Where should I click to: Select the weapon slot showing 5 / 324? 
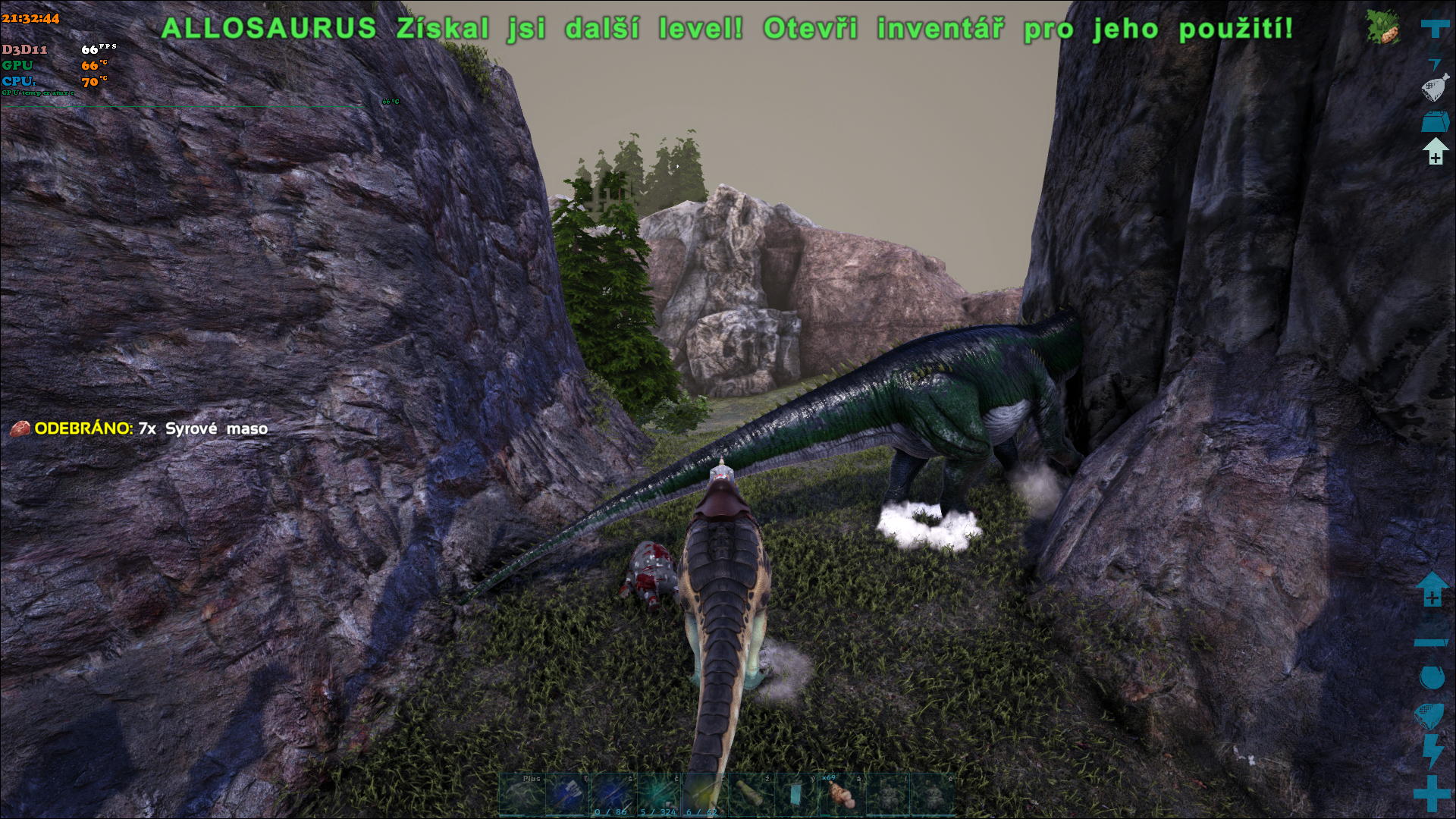pyautogui.click(x=658, y=794)
